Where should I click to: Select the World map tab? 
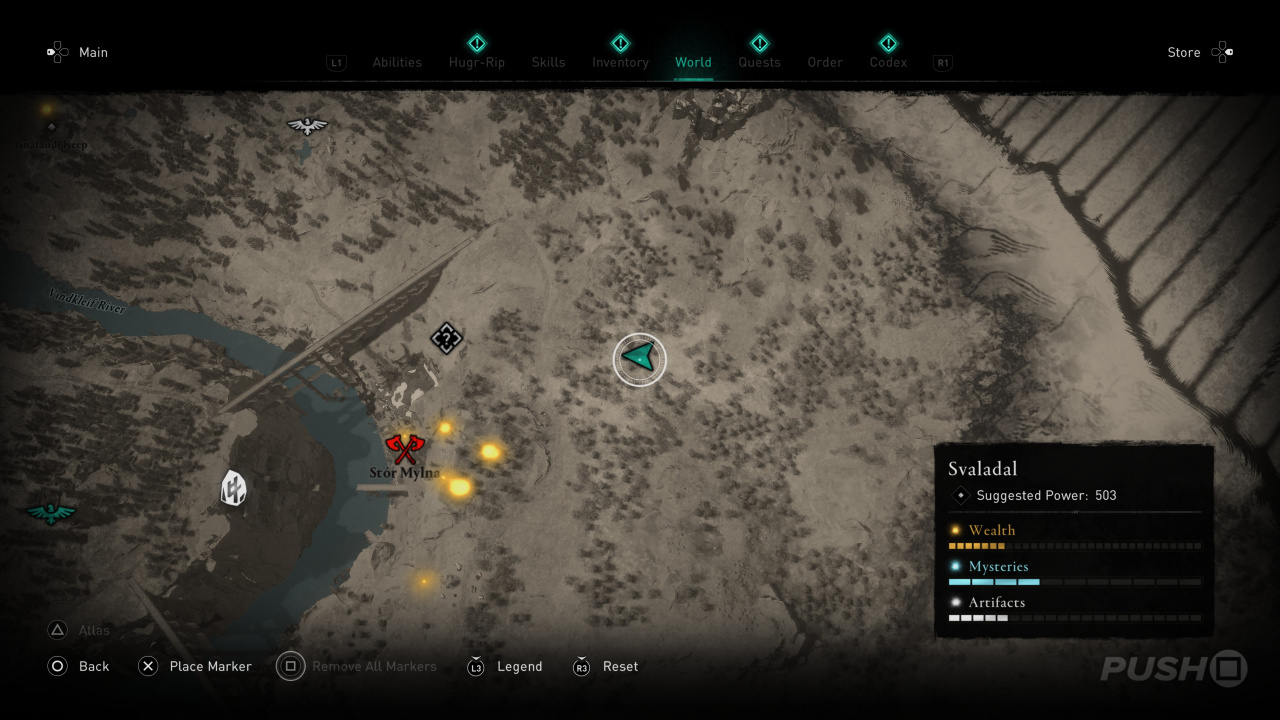click(x=693, y=62)
